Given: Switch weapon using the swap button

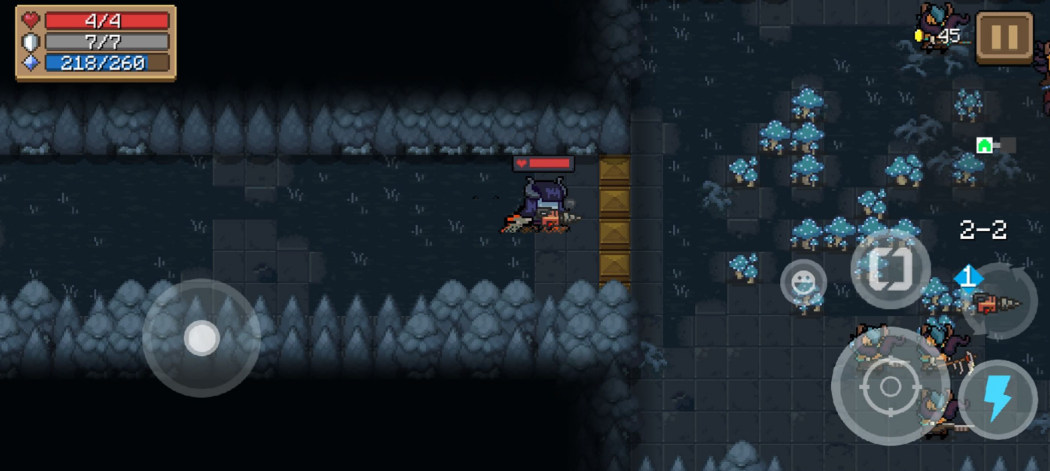Looking at the screenshot, I should [890, 269].
